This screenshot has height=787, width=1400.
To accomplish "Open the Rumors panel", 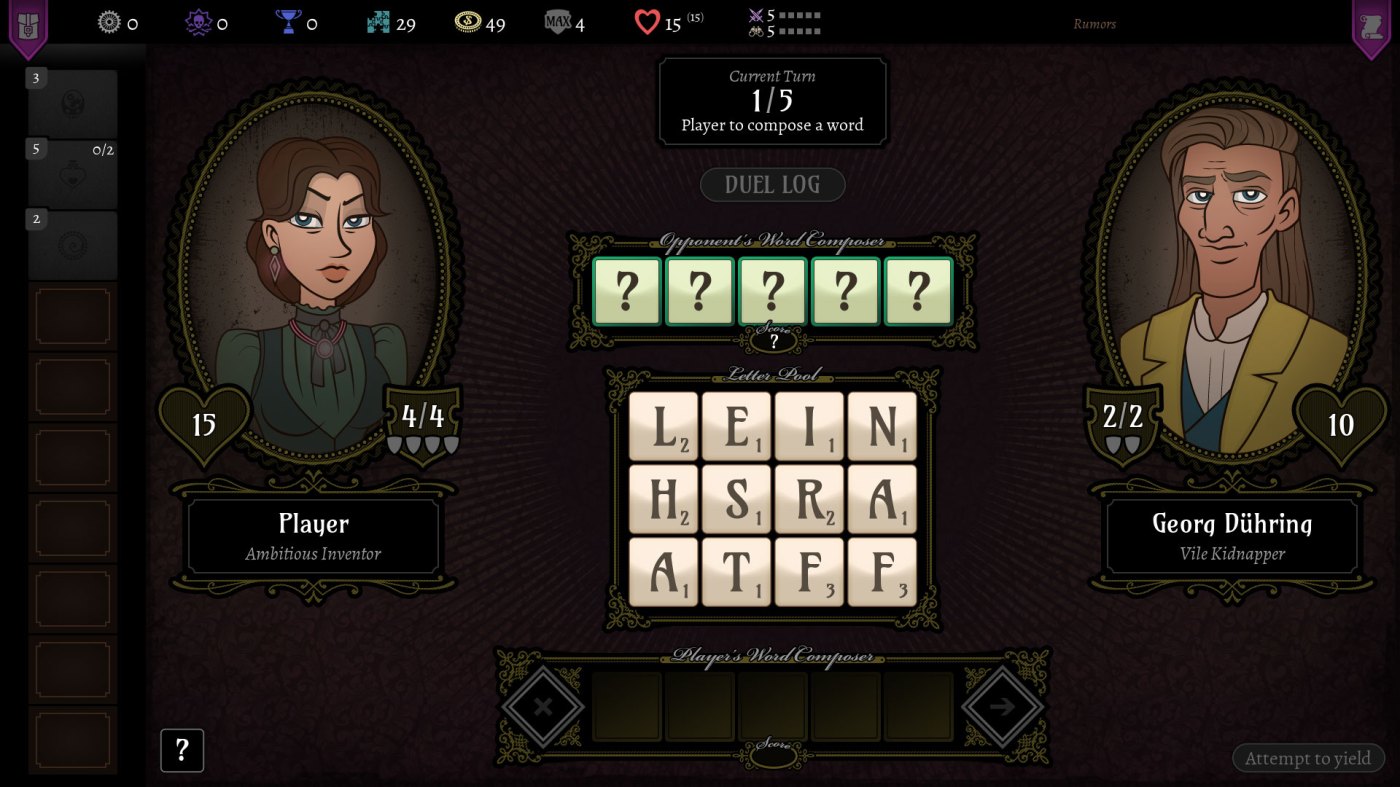I will [1094, 24].
